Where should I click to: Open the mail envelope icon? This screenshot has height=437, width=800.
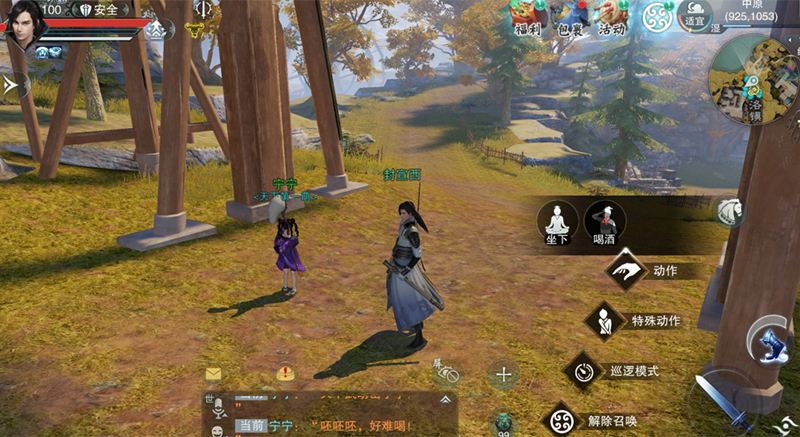(x=213, y=374)
